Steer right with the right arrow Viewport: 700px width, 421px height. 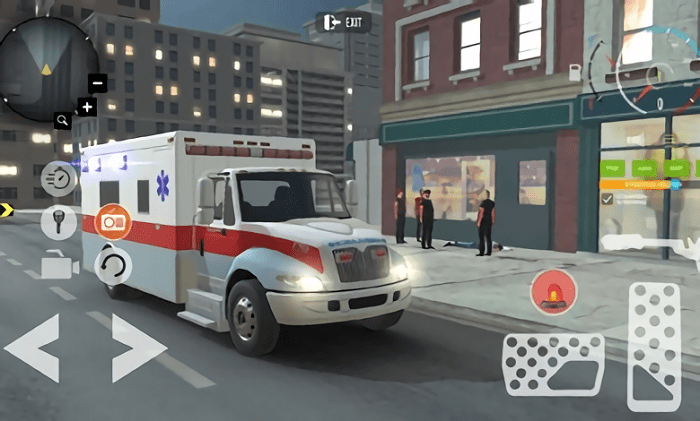137,347
